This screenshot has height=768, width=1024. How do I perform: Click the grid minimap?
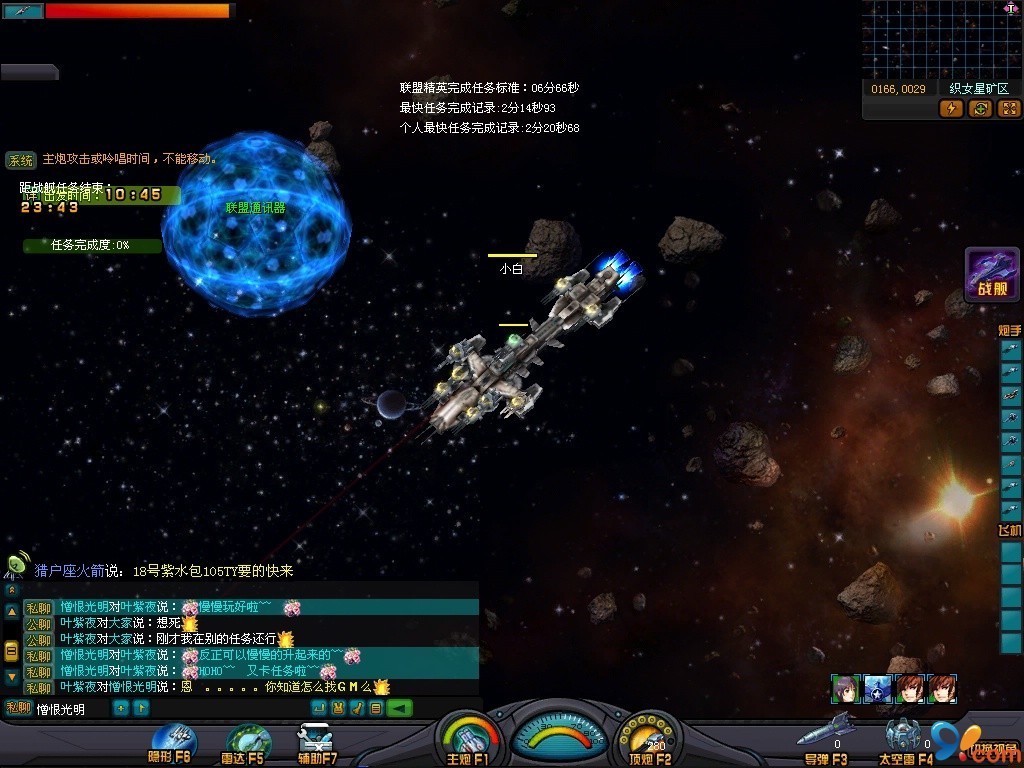941,39
